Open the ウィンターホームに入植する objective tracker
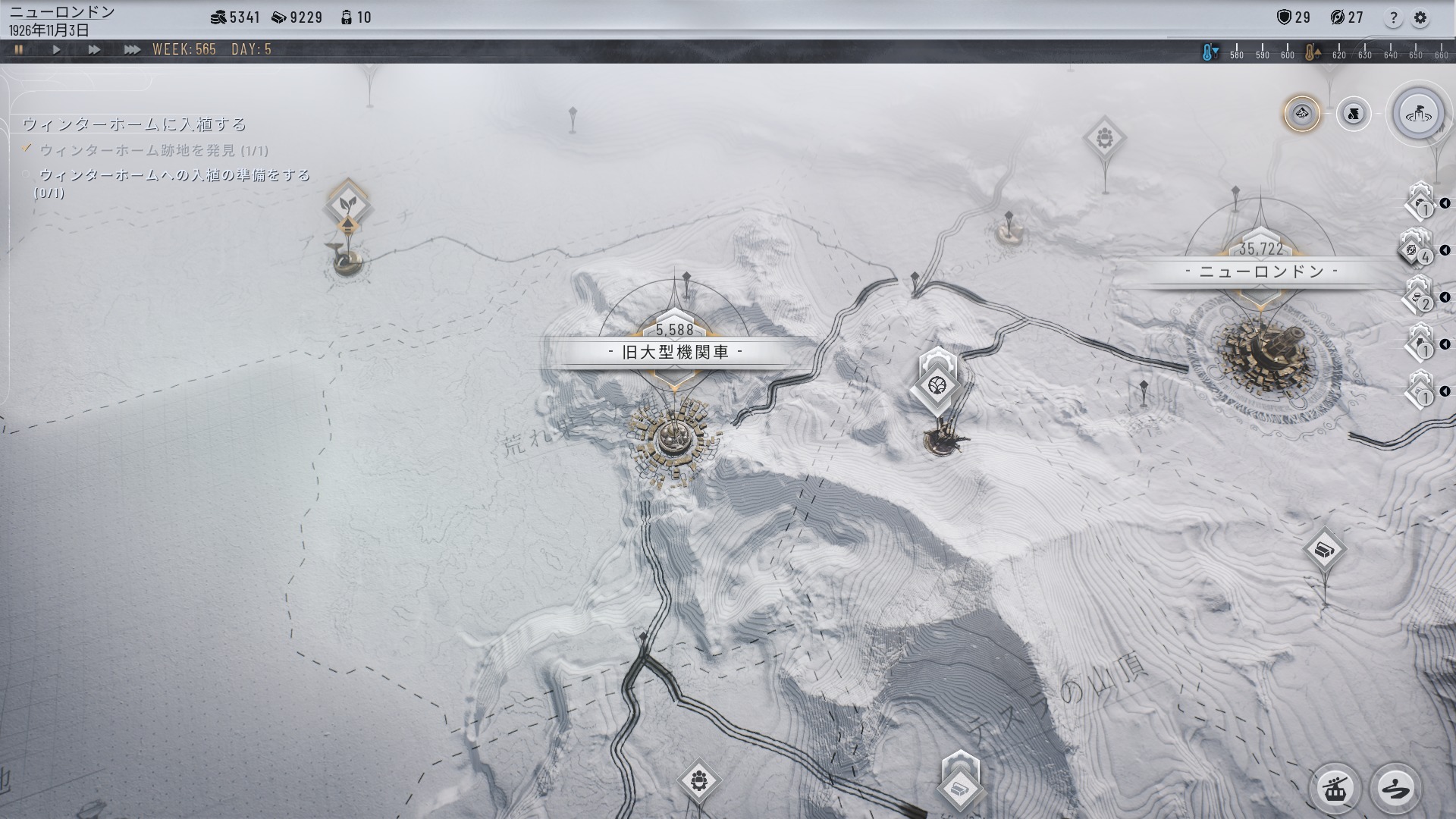The height and width of the screenshot is (819, 1456). point(135,124)
